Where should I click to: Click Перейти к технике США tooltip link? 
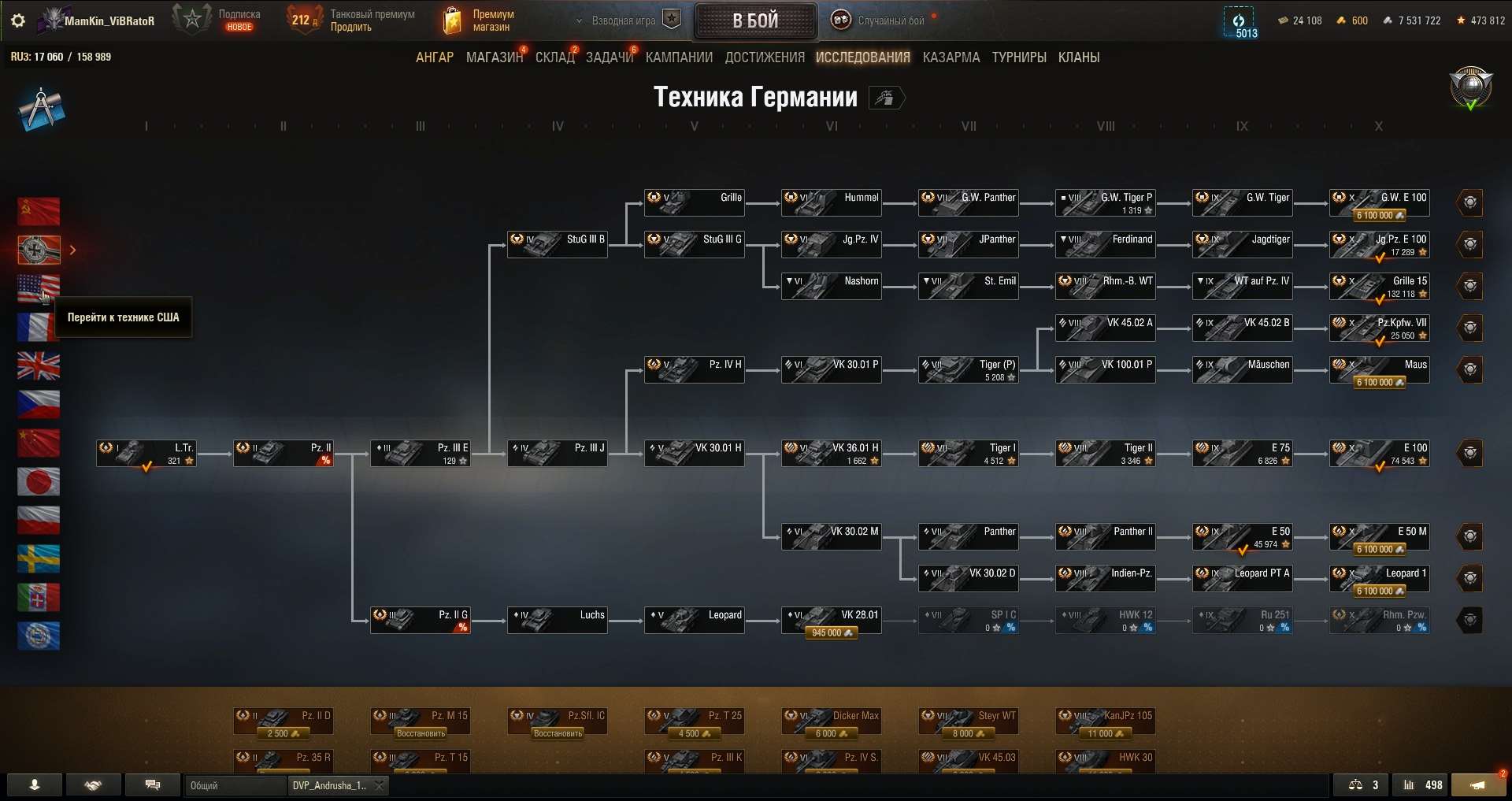(123, 317)
